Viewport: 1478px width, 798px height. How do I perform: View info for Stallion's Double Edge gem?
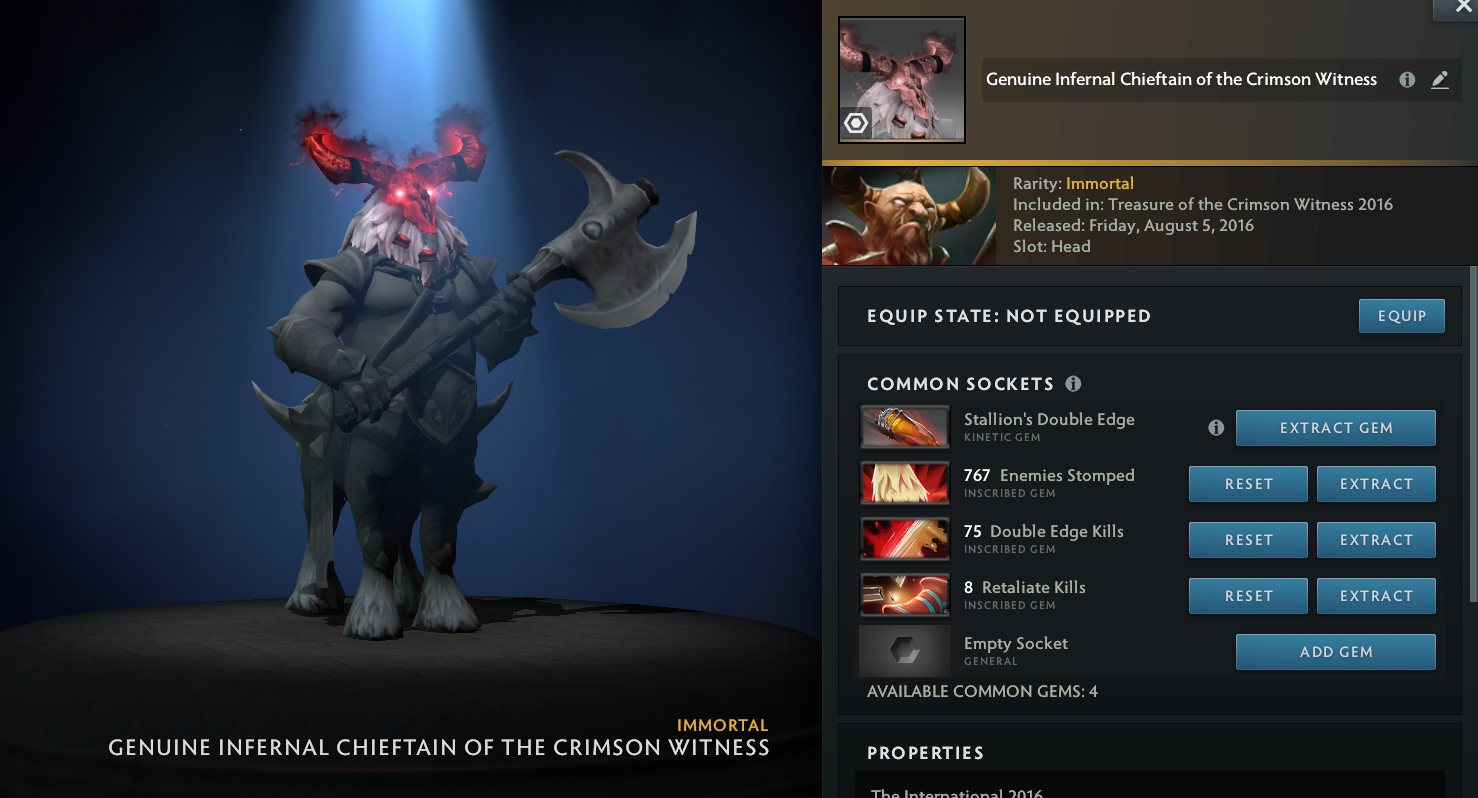point(1216,428)
